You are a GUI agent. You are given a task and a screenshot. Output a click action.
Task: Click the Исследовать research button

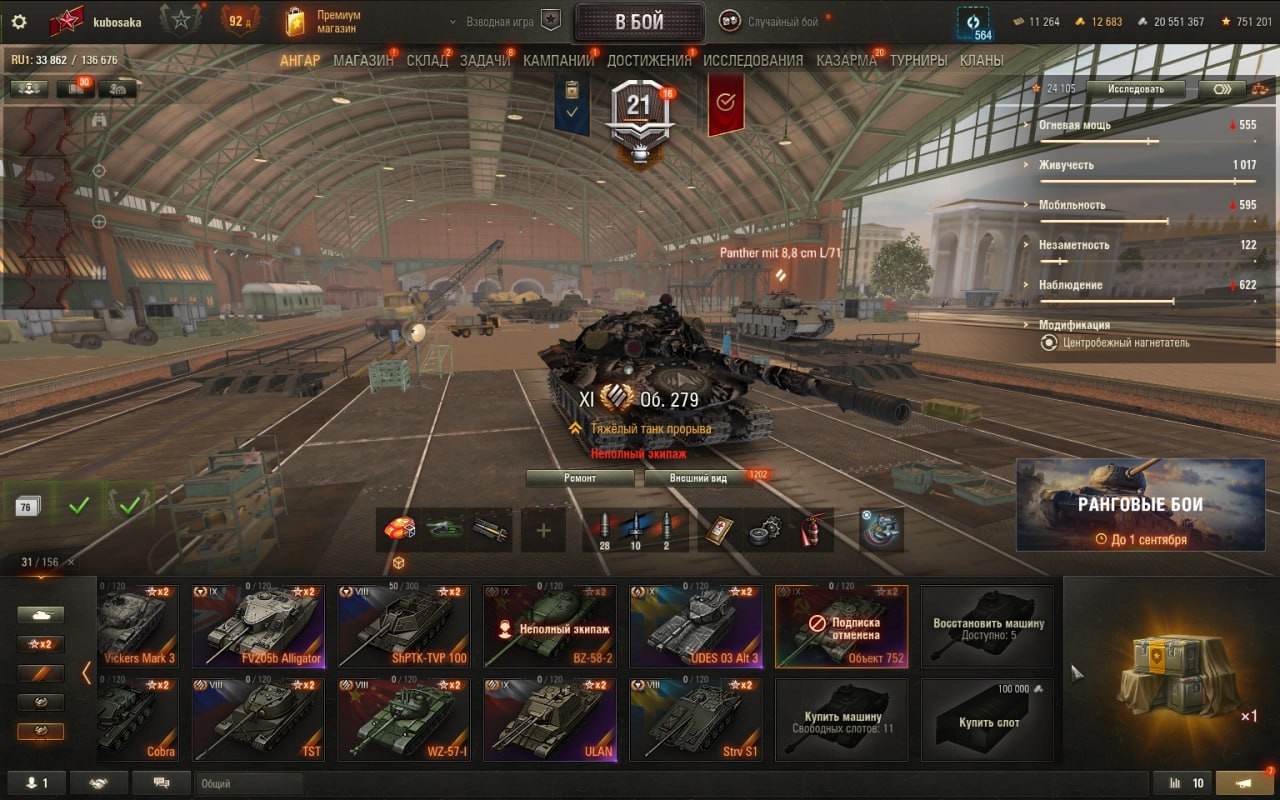pyautogui.click(x=1137, y=89)
